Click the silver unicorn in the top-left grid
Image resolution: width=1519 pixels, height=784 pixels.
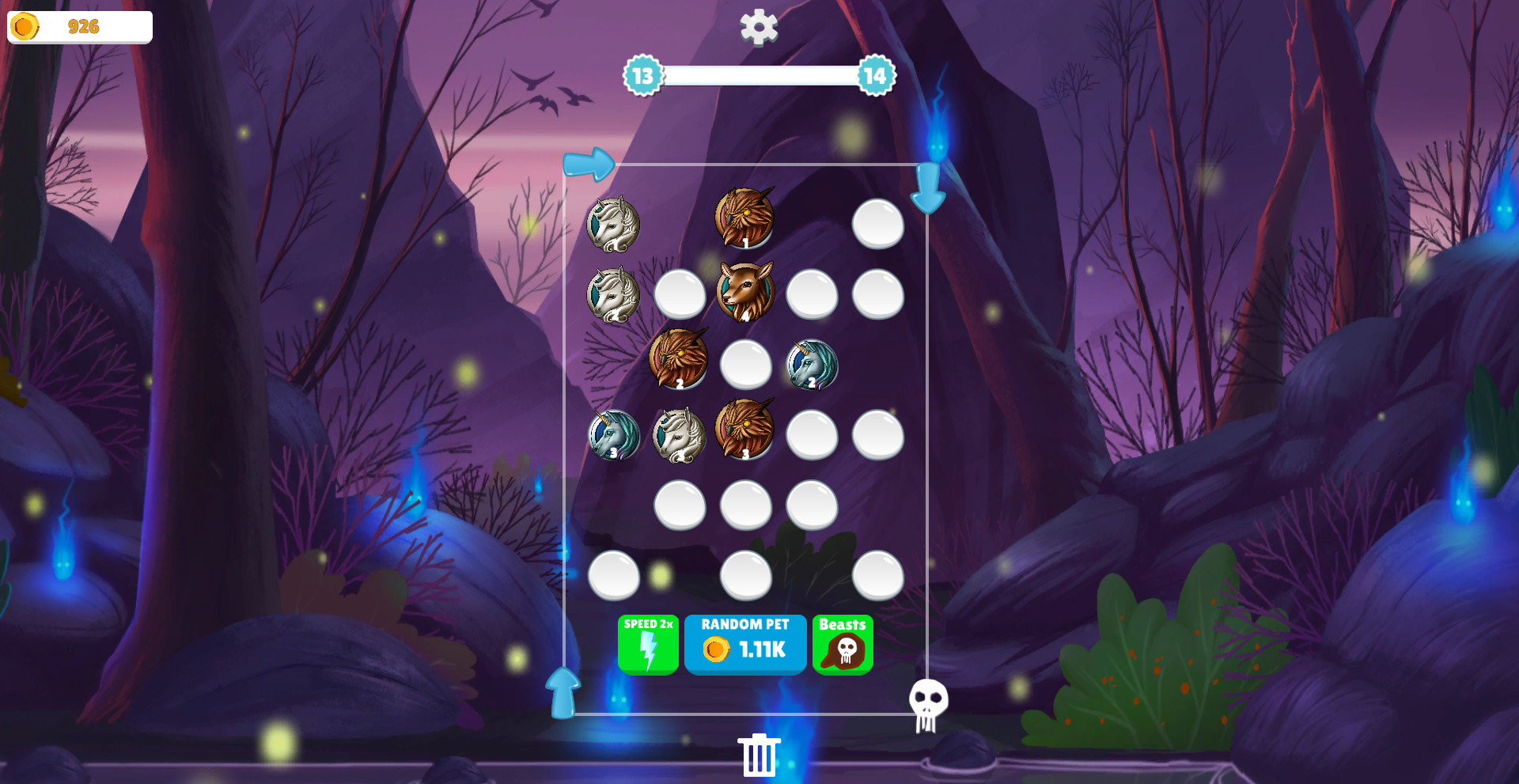613,225
